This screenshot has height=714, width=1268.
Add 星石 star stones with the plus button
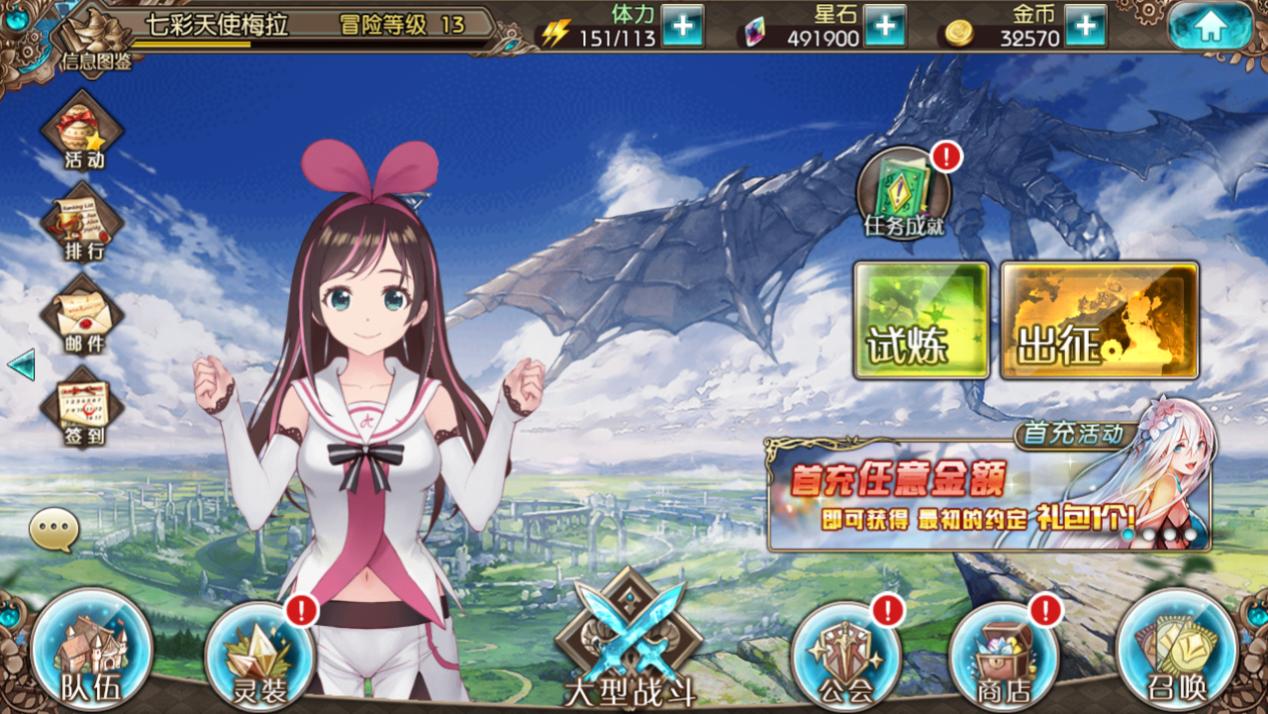[x=885, y=26]
